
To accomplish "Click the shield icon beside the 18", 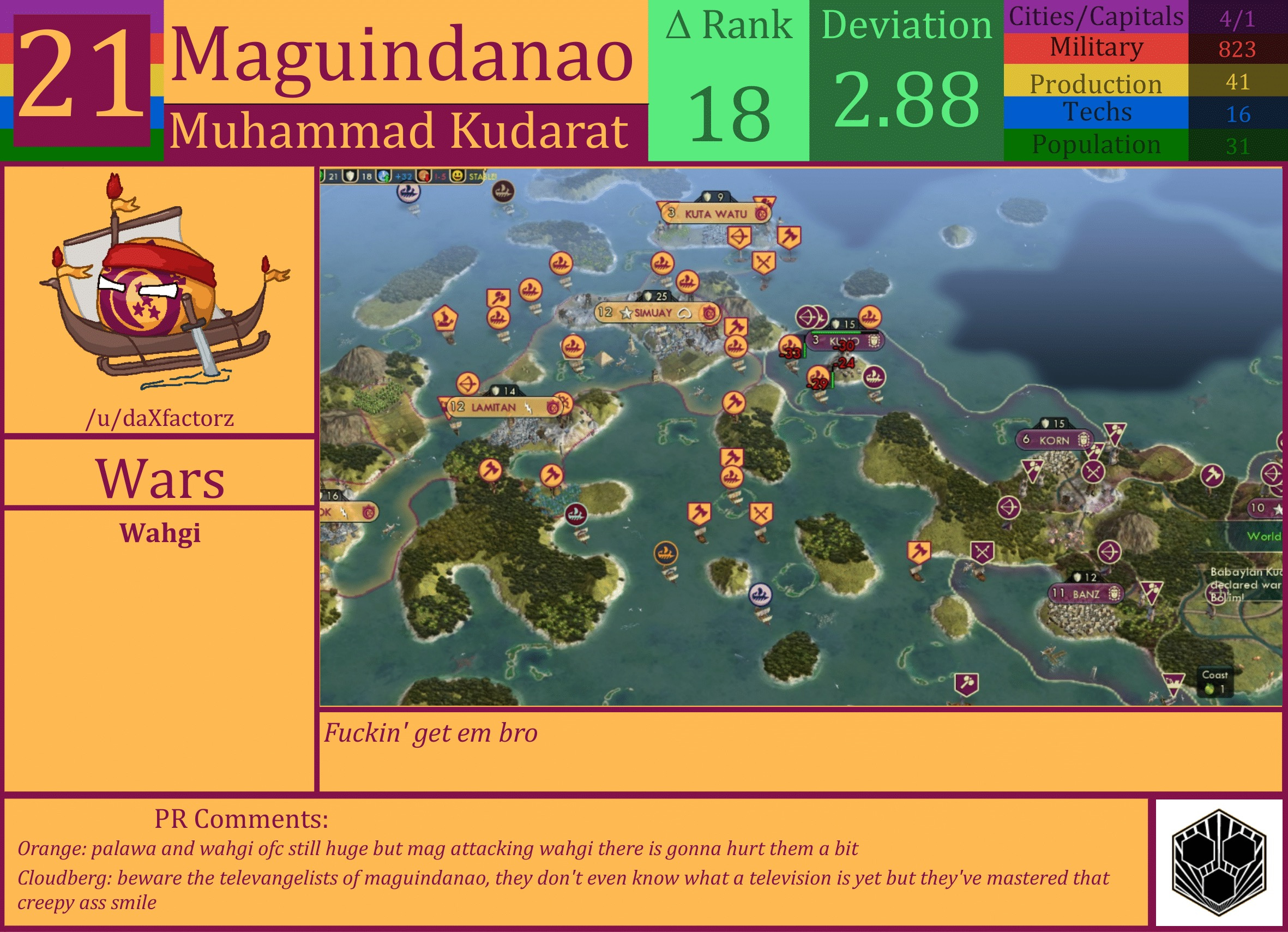I will (351, 176).
